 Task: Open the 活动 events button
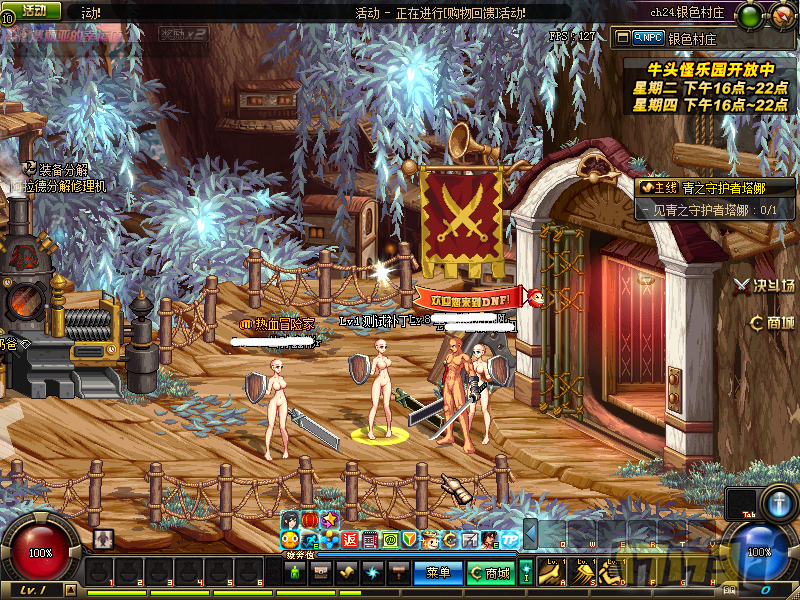[34, 10]
